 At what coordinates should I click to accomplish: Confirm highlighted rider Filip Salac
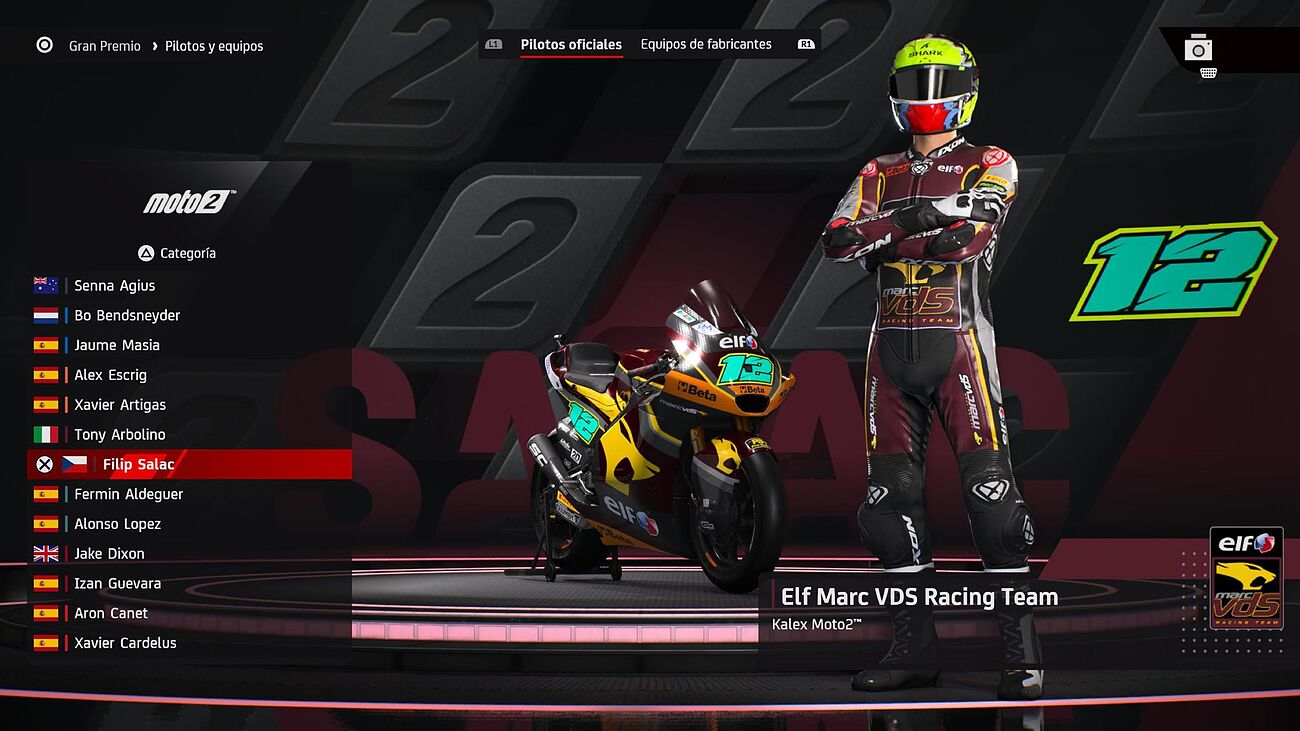pos(138,464)
